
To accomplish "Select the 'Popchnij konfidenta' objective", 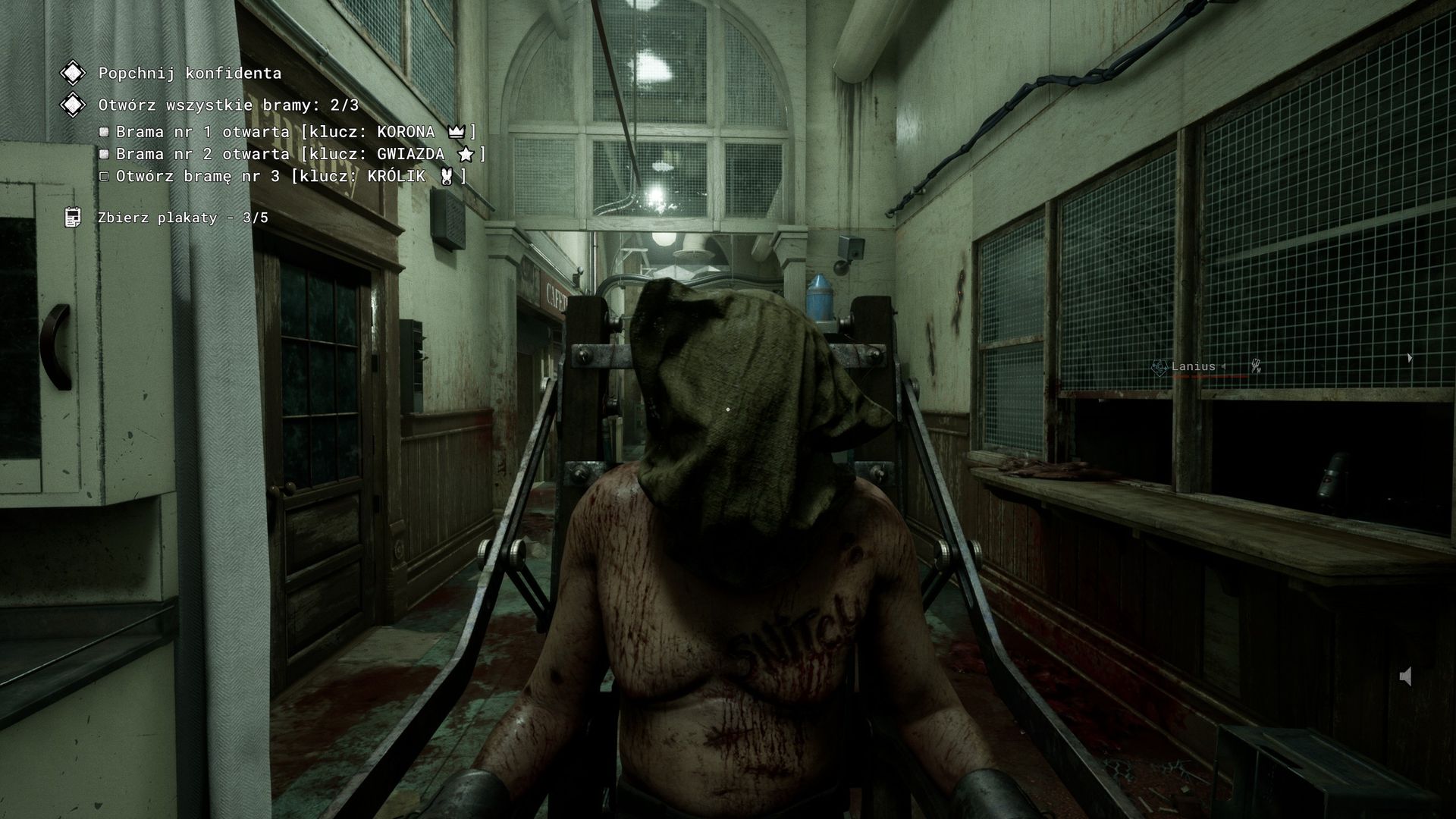I will pyautogui.click(x=190, y=74).
